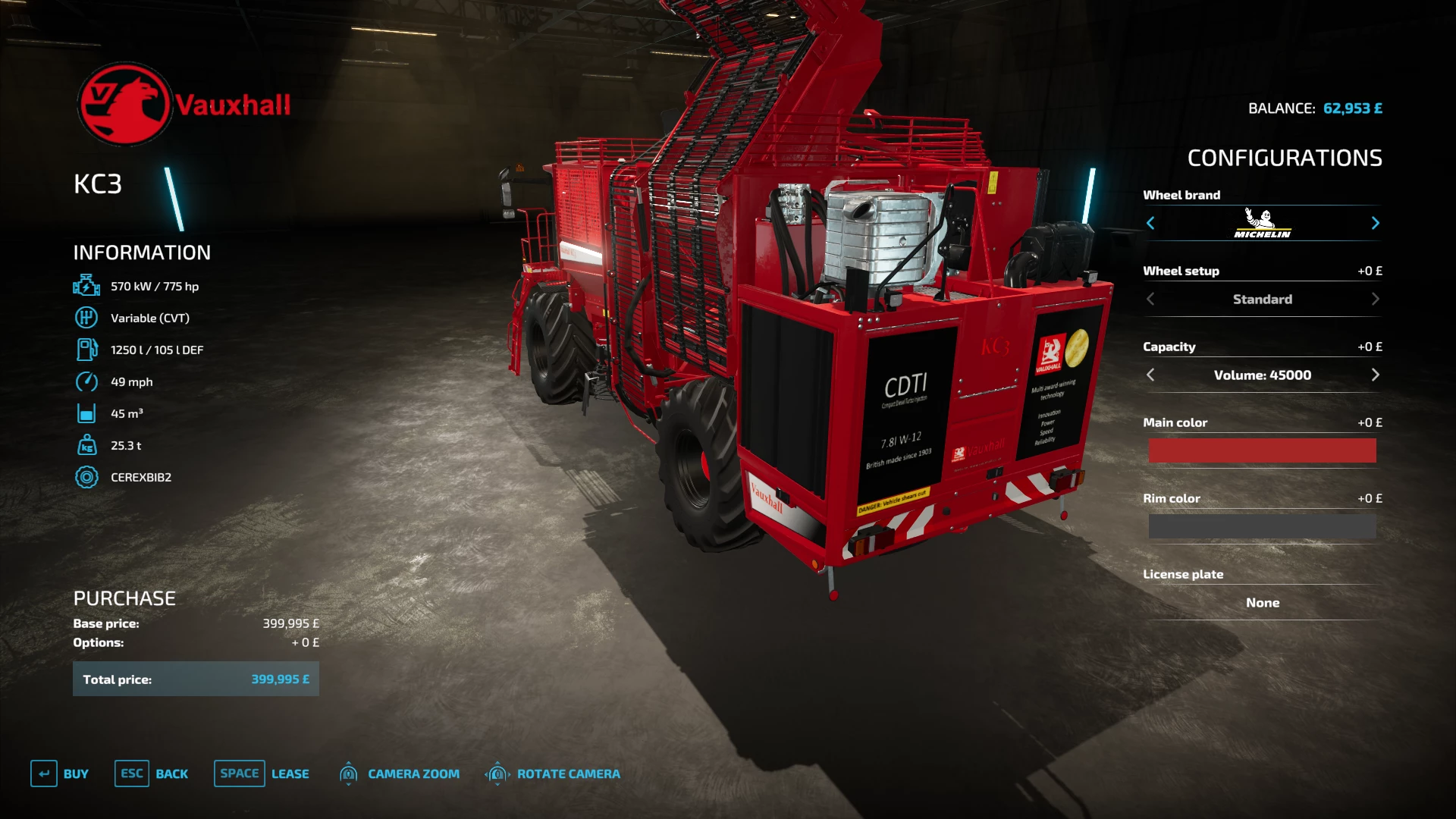Lease the KC3 vehicle

(x=262, y=773)
